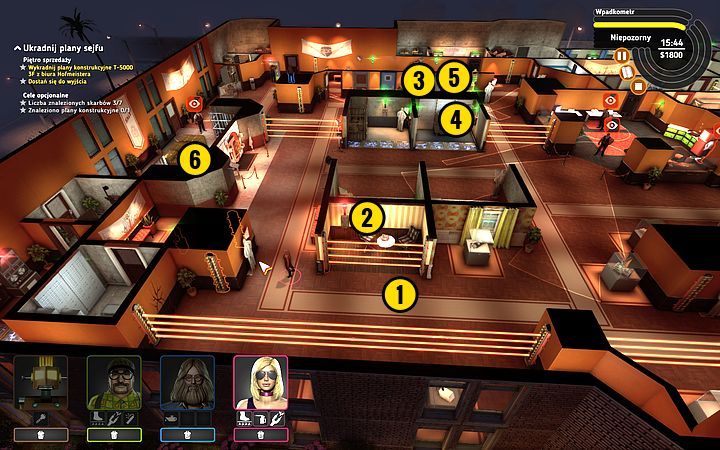Open the pink-framed character's loot bag button
720x450 pixels.
(260, 434)
